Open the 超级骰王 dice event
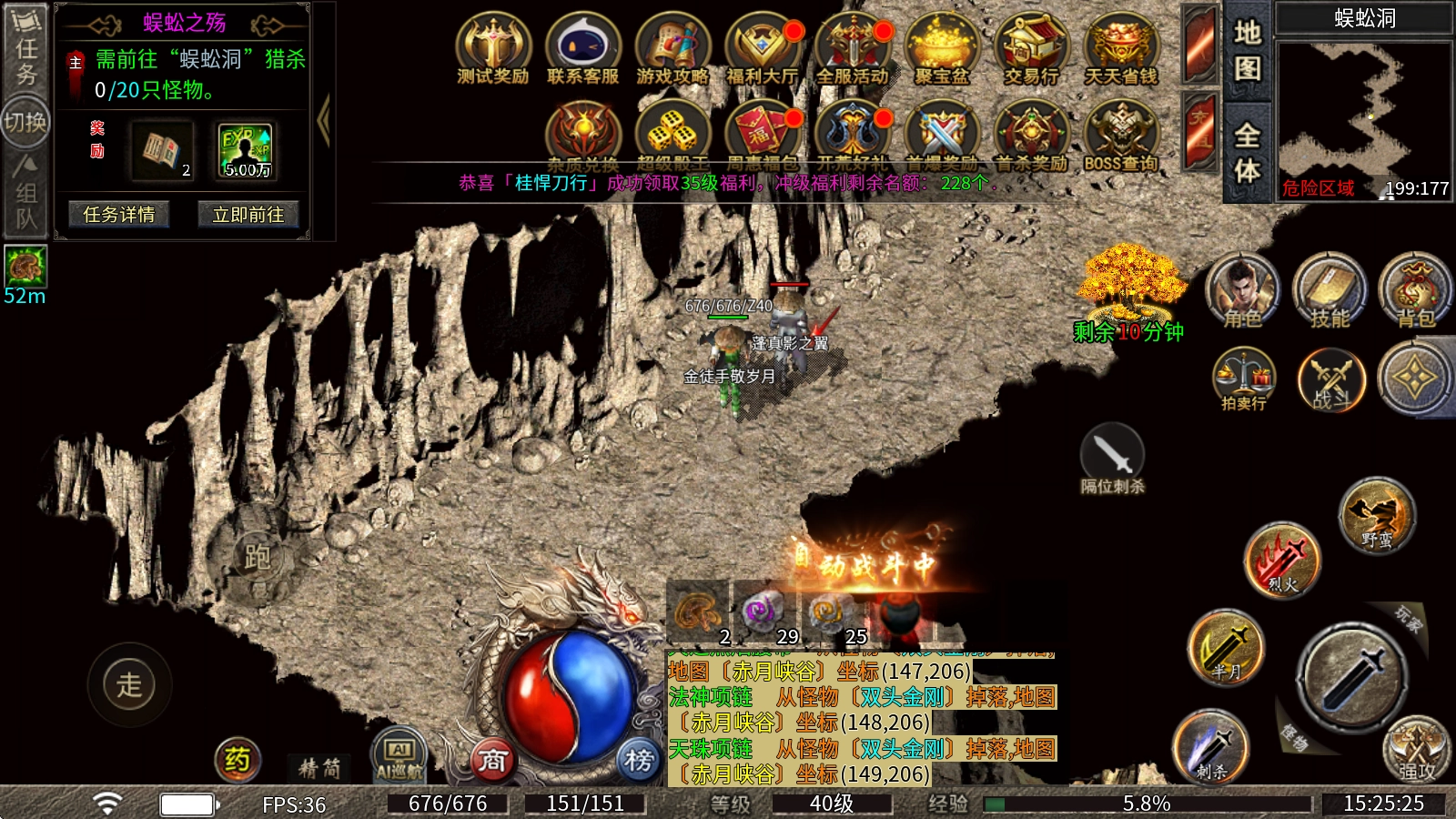The image size is (1456, 819). click(672, 136)
